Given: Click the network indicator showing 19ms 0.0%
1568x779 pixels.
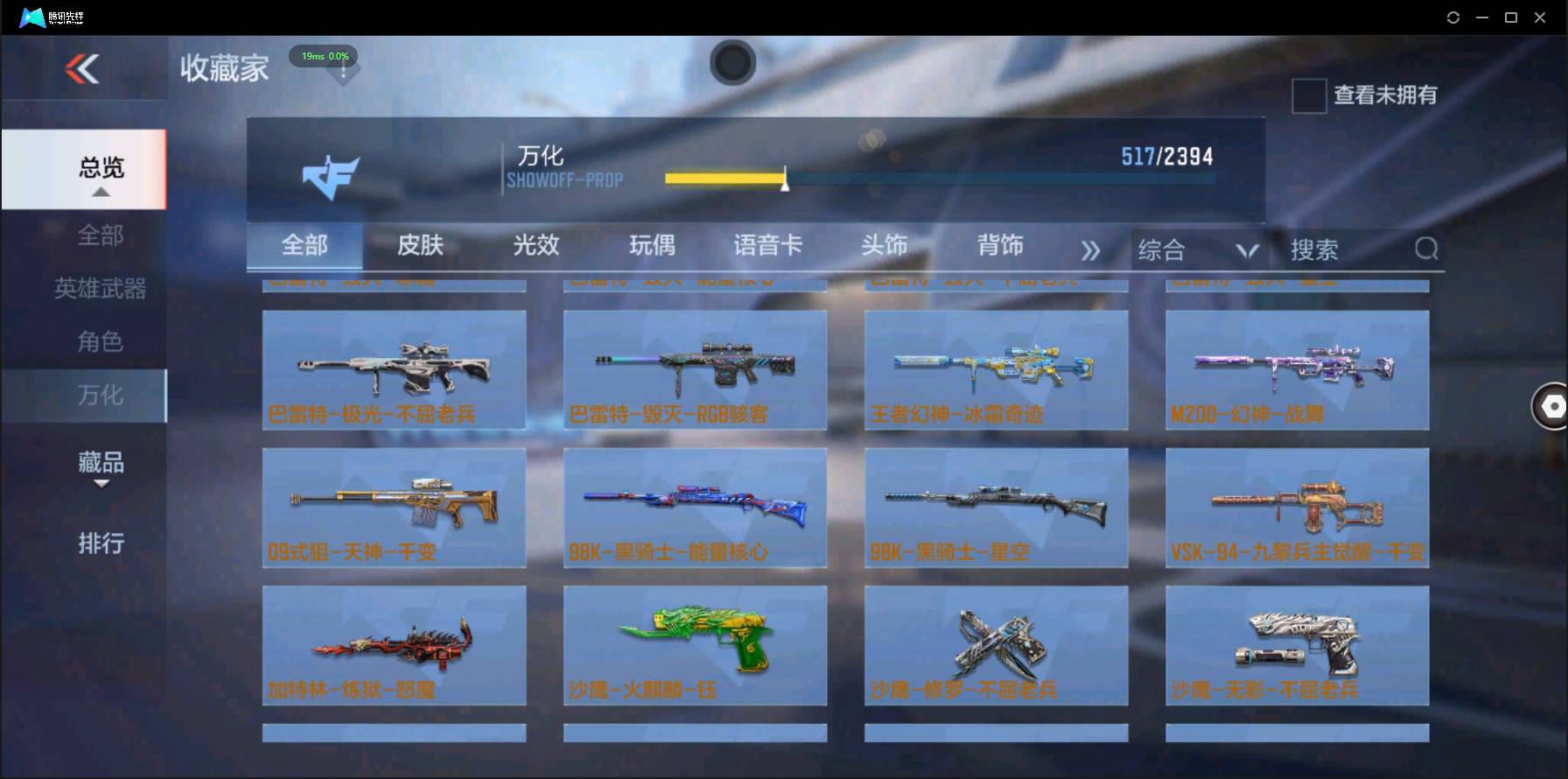Looking at the screenshot, I should (325, 56).
